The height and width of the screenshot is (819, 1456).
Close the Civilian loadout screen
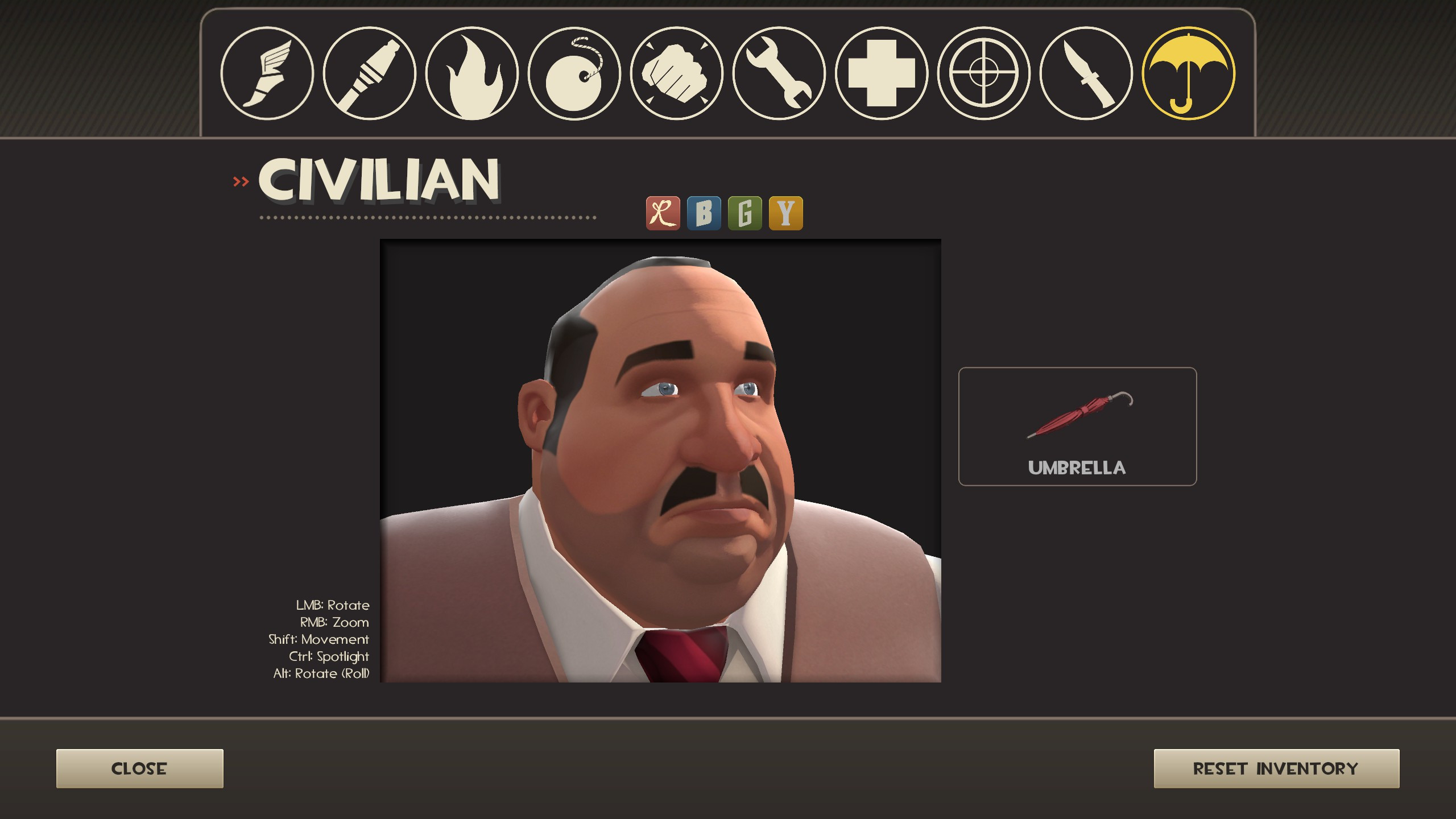[x=139, y=769]
